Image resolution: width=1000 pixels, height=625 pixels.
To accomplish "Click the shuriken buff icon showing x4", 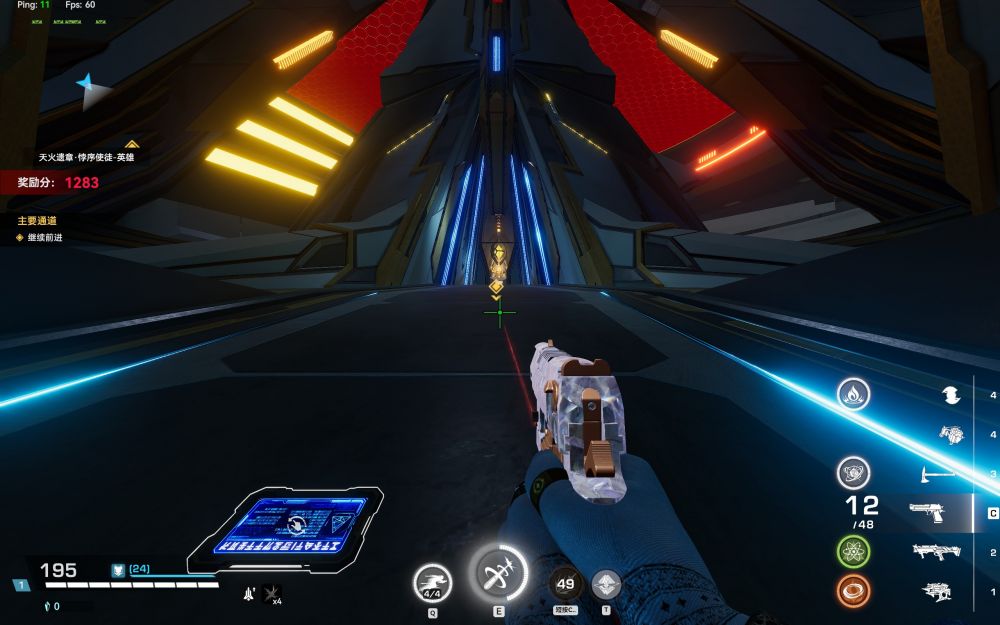I will (271, 594).
